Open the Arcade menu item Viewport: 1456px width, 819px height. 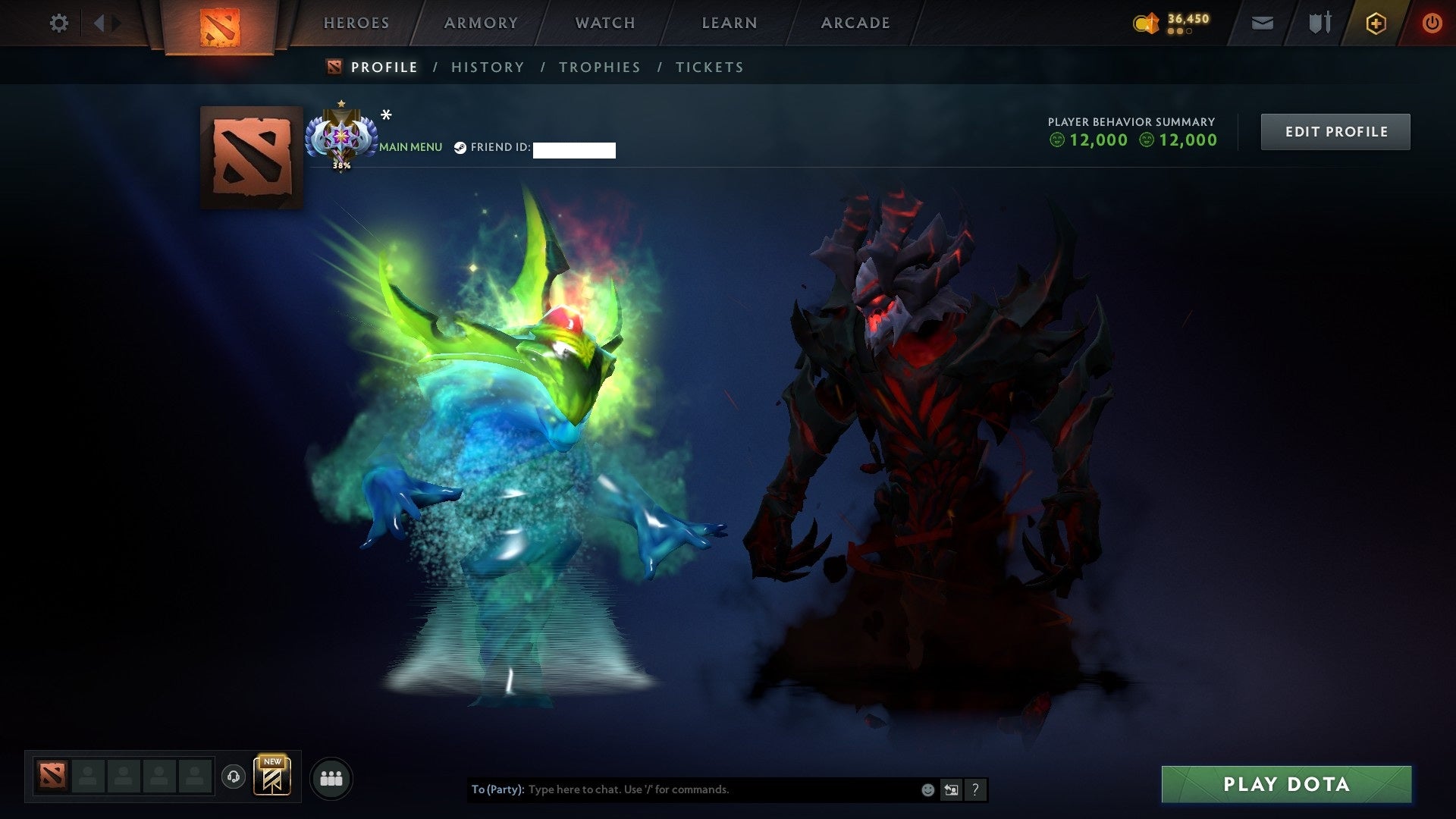[x=855, y=23]
